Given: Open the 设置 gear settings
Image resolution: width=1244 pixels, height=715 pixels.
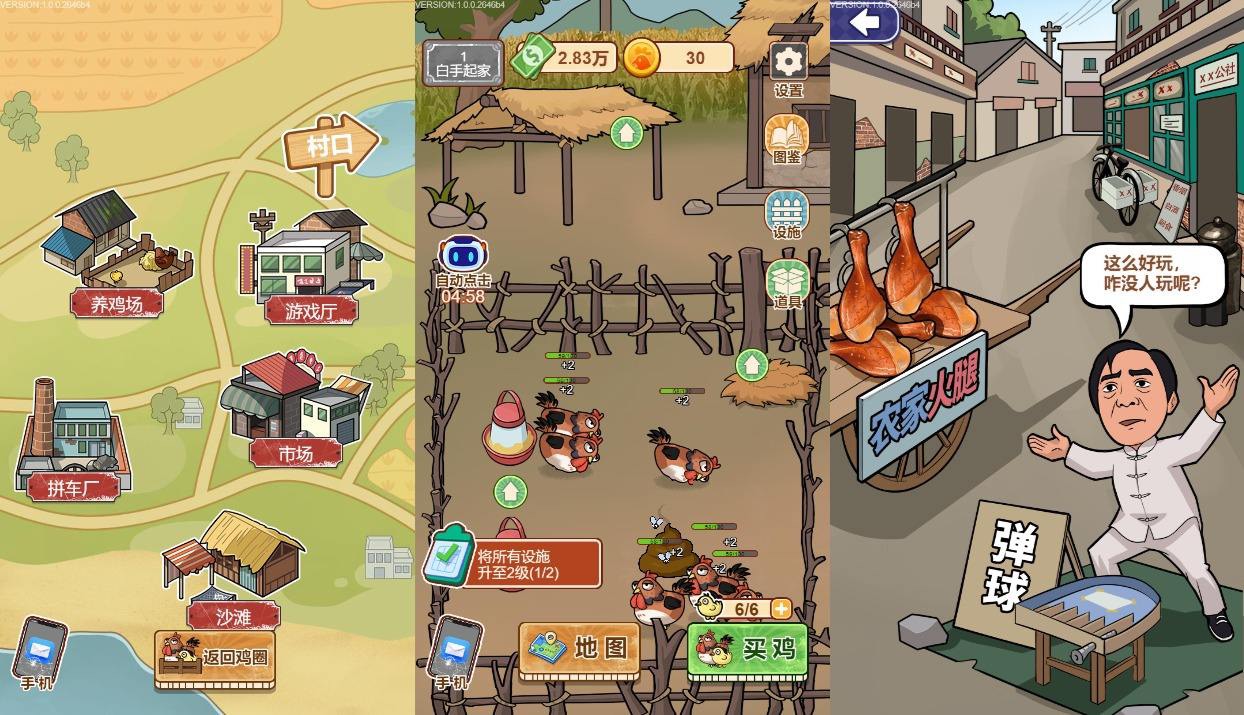Looking at the screenshot, I should click(788, 66).
